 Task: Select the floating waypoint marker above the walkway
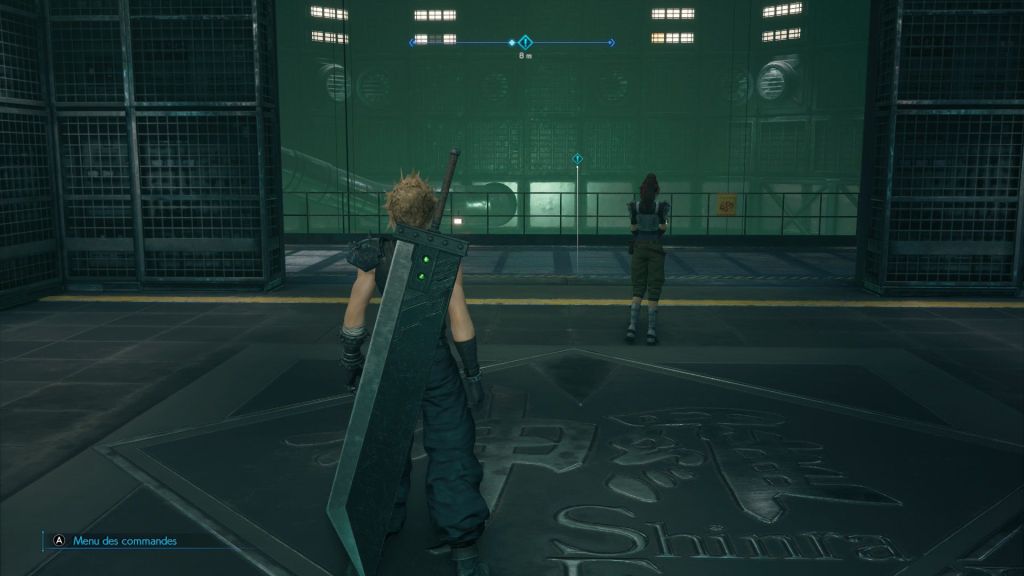tap(577, 159)
